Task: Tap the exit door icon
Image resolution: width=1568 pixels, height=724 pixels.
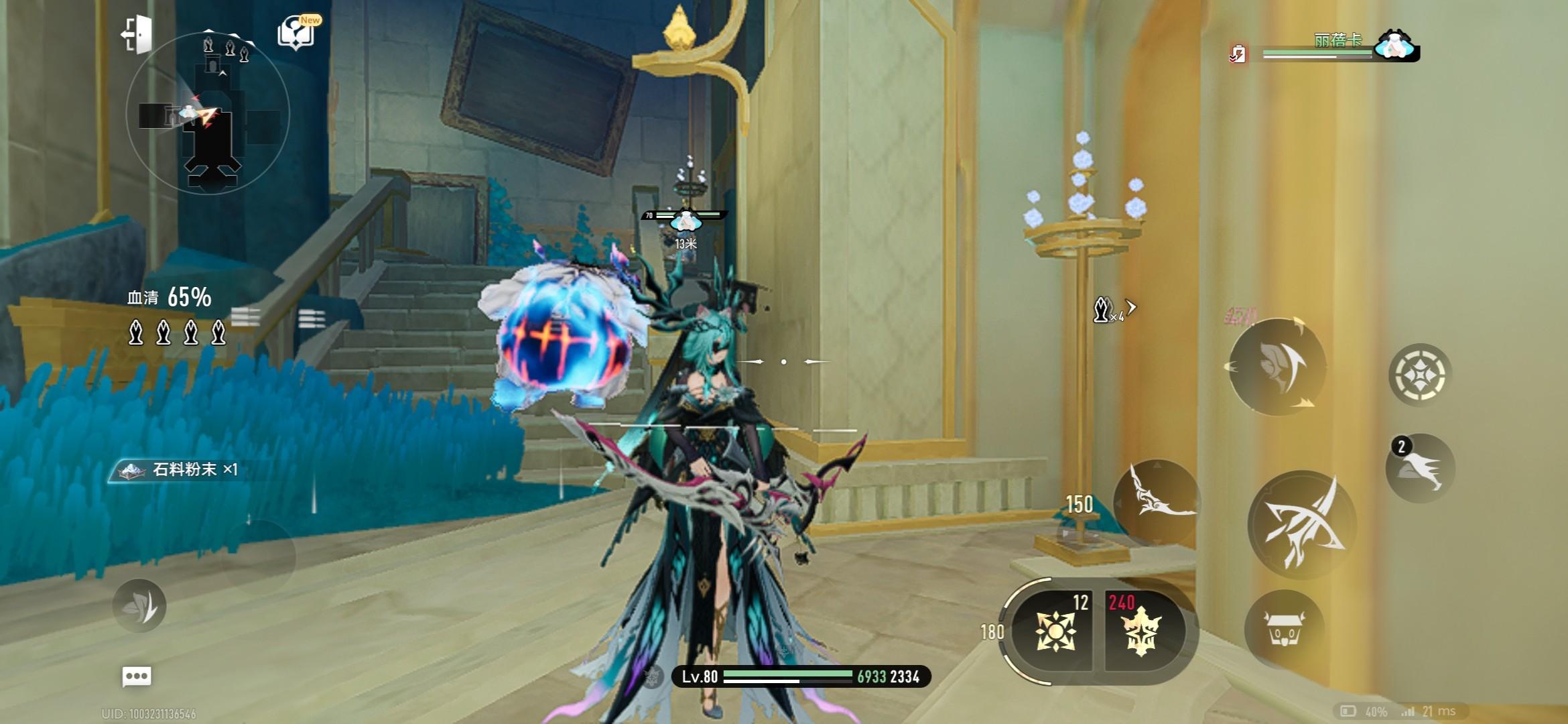Action: pyautogui.click(x=137, y=34)
